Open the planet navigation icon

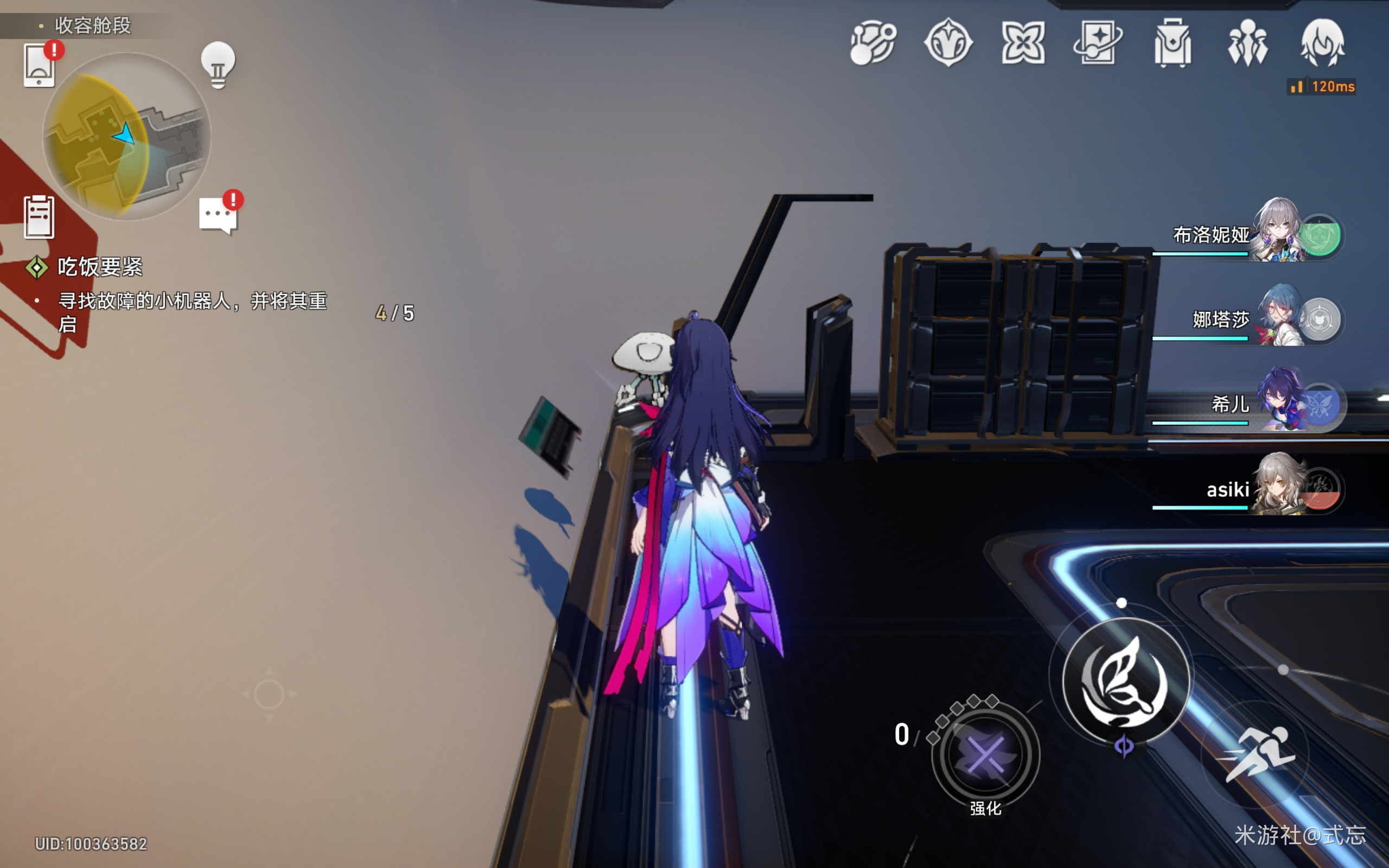point(873,43)
